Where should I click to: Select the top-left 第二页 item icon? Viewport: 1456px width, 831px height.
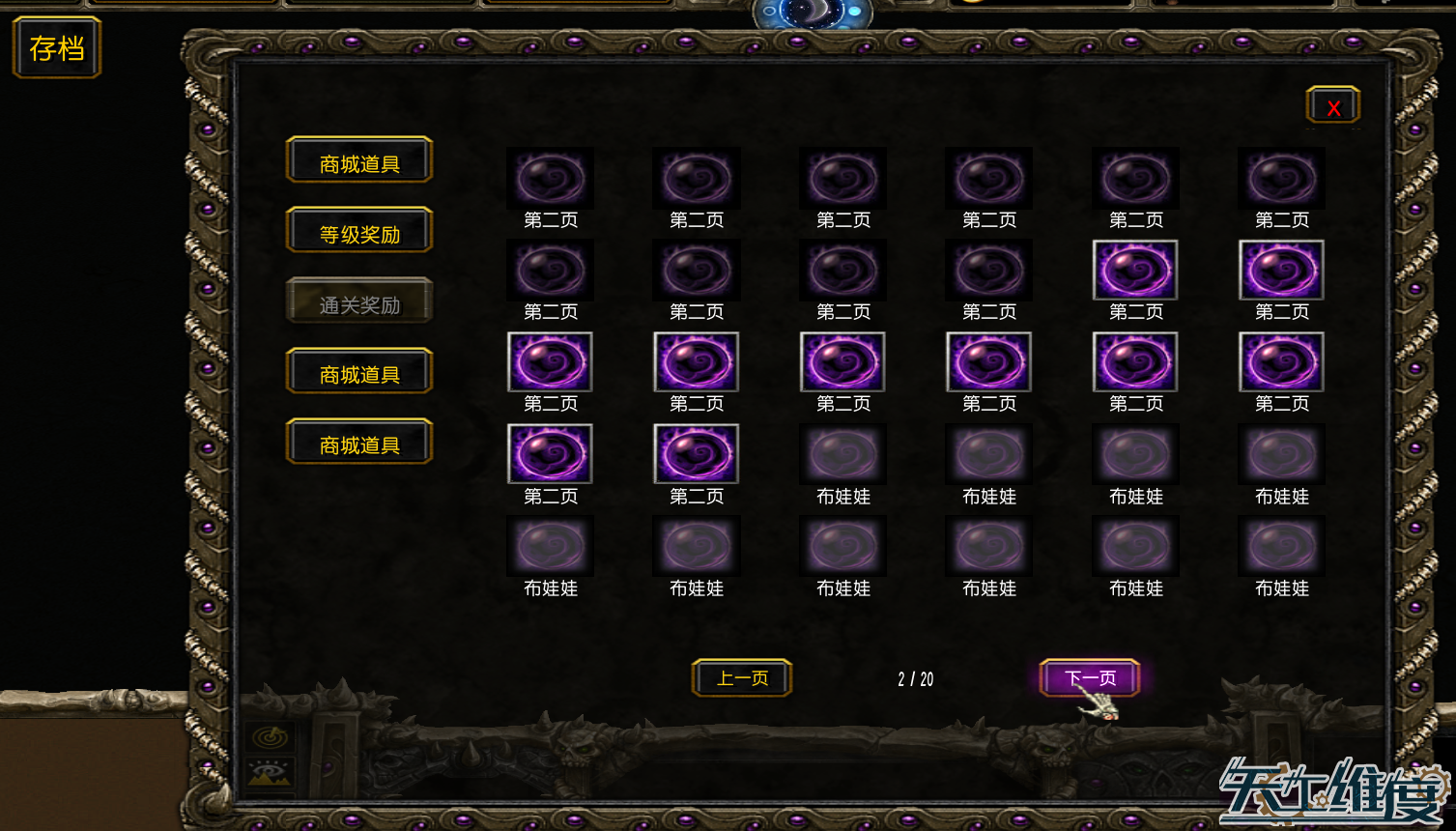[x=550, y=179]
